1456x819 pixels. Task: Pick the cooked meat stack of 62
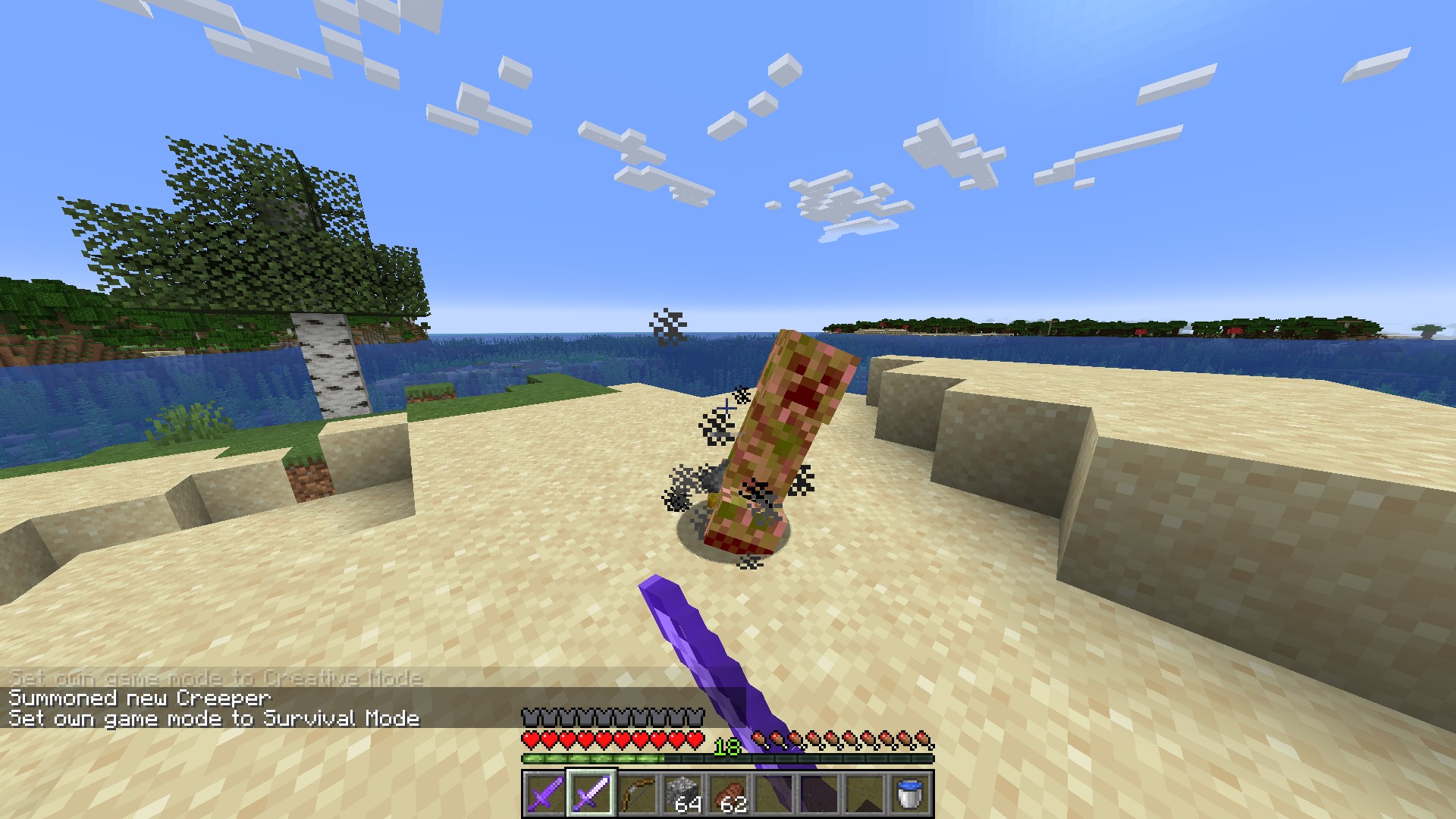[728, 794]
